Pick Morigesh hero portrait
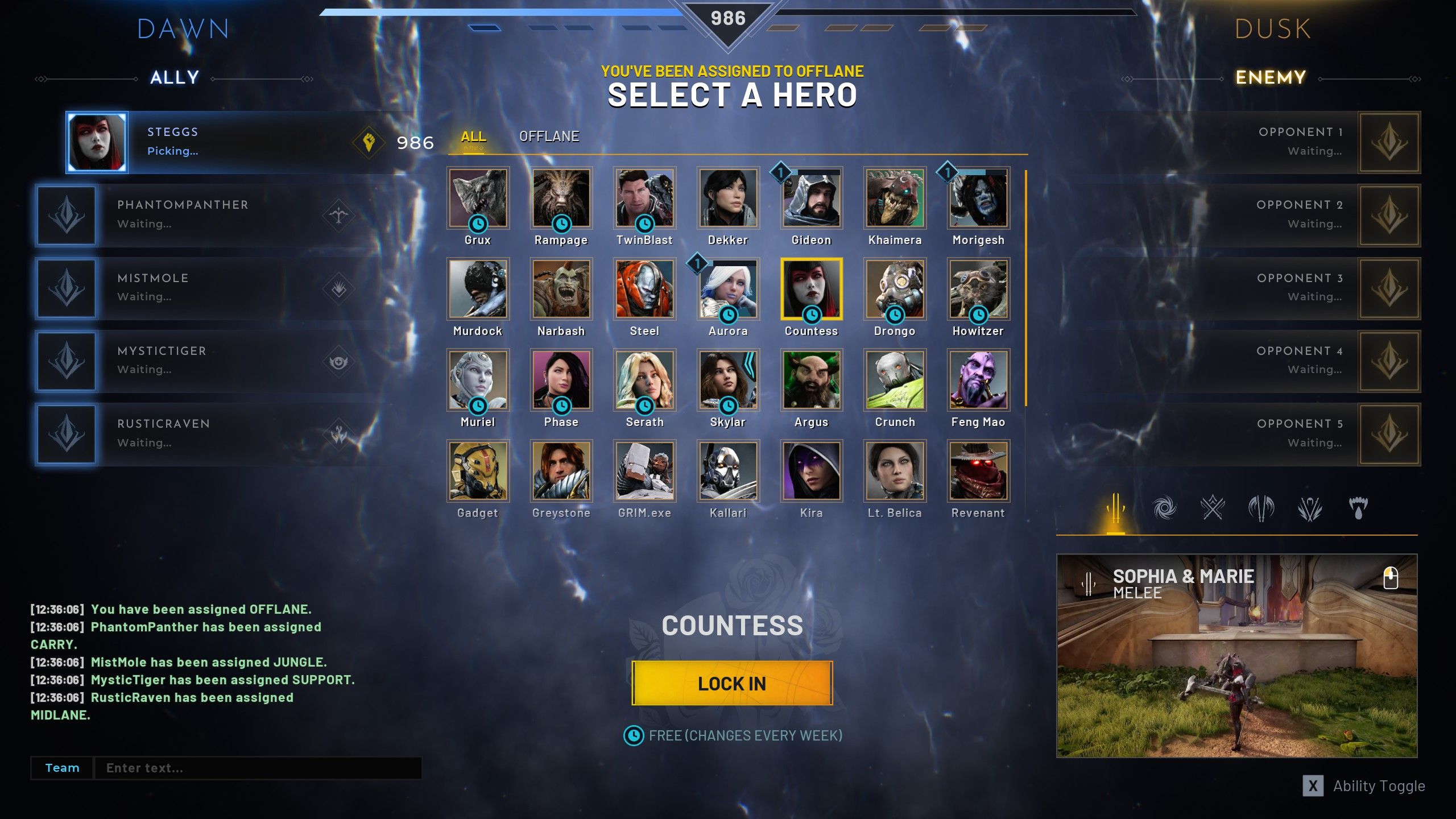This screenshot has height=819, width=1456. (978, 198)
